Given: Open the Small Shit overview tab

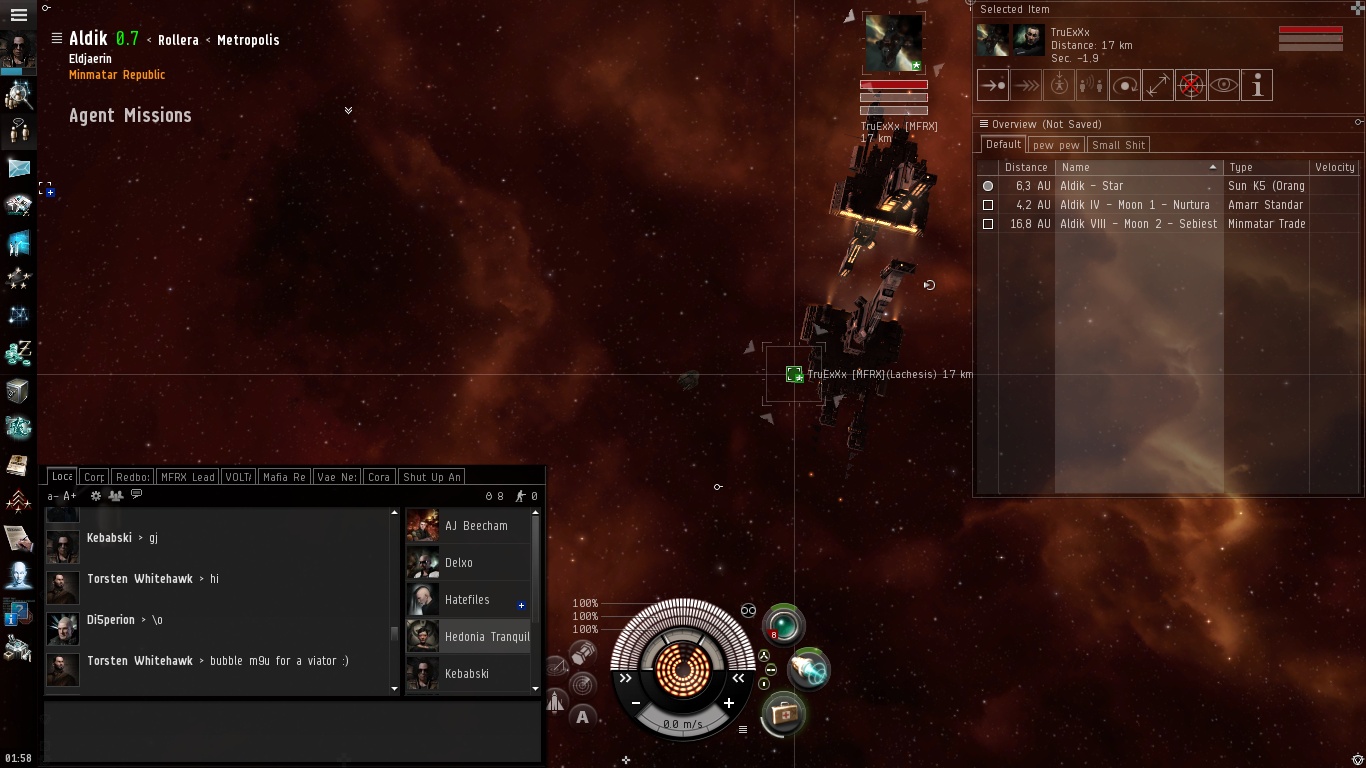Looking at the screenshot, I should pos(1118,145).
